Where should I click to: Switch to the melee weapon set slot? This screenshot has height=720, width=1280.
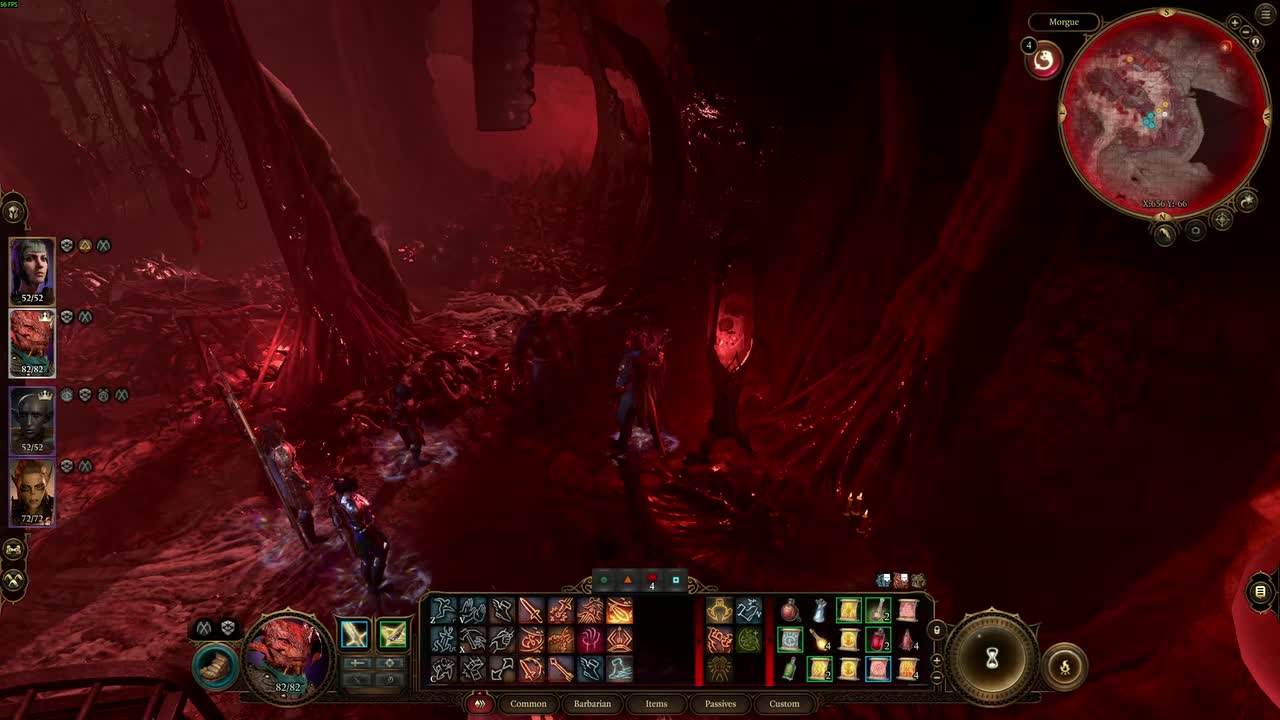click(x=354, y=633)
